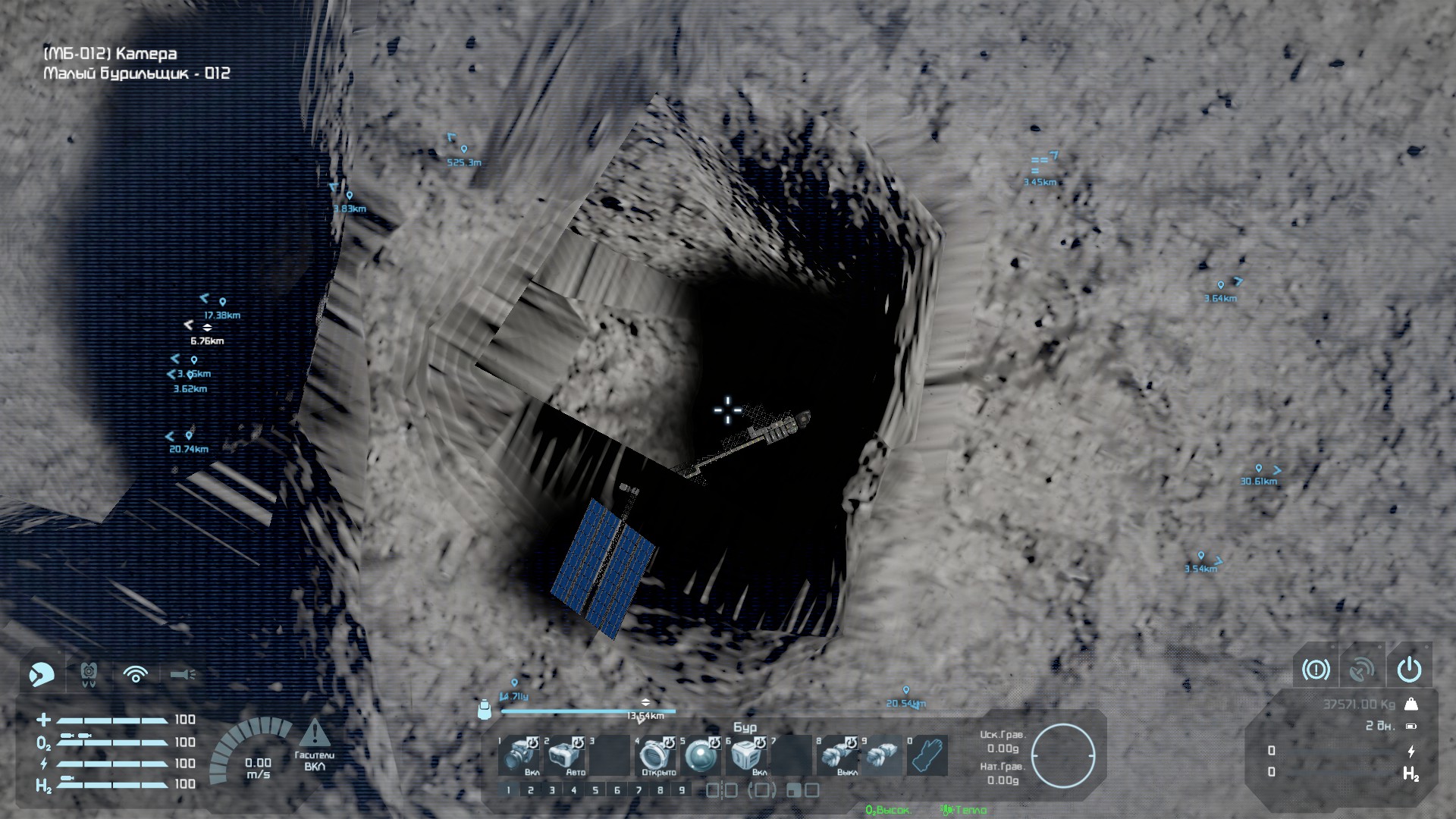This screenshot has width=1456, height=819.
Task: Toggle the broadcasting signal icon
Action: tap(136, 673)
